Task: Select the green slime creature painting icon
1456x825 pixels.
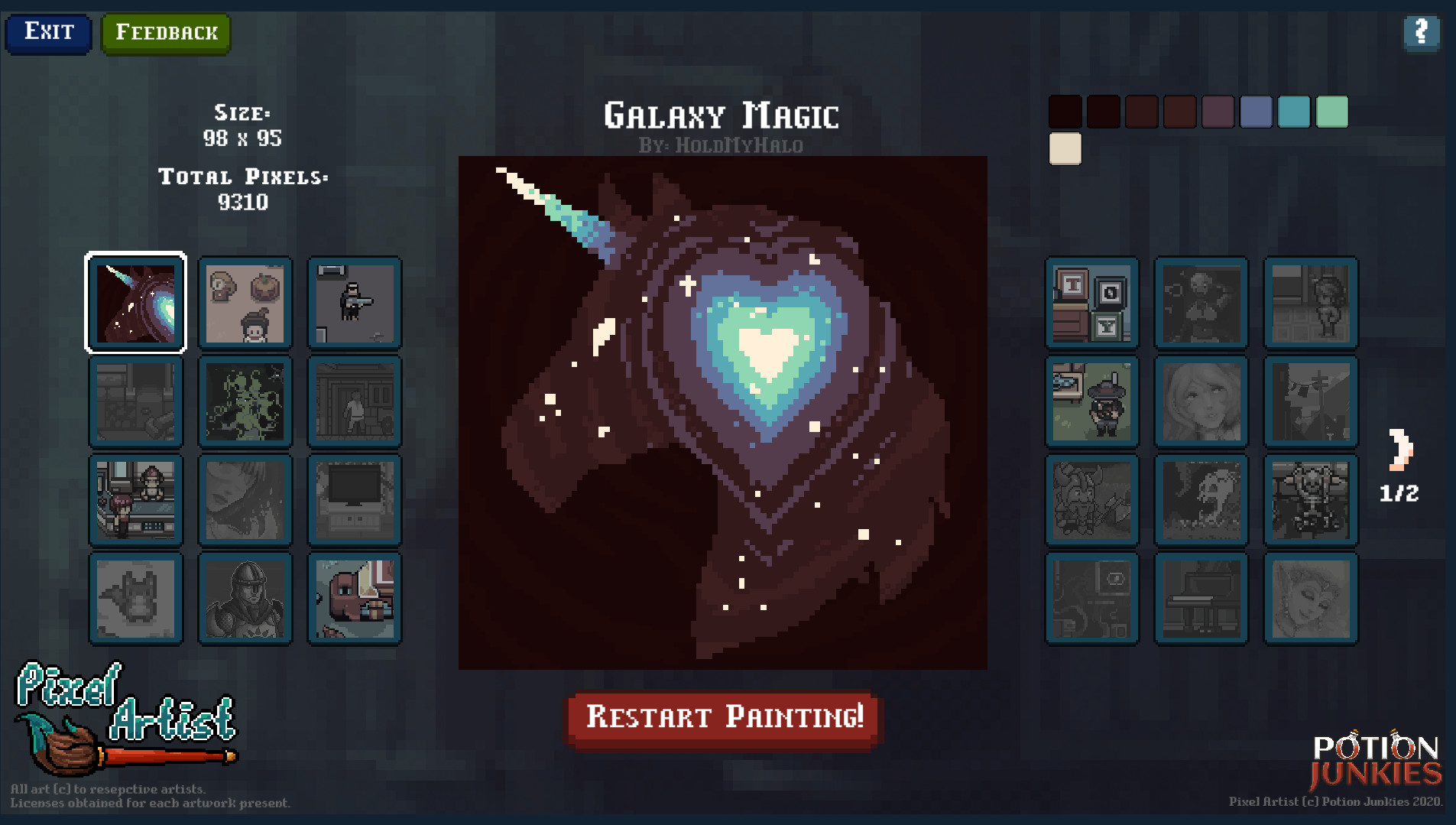Action: [x=245, y=401]
